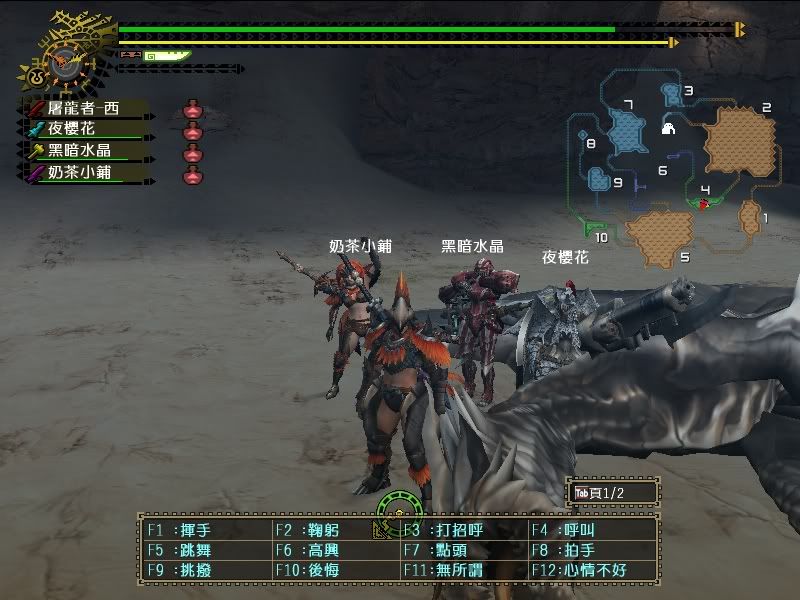
Task: Click the base camp tent marker on minimap
Action: click(x=668, y=129)
